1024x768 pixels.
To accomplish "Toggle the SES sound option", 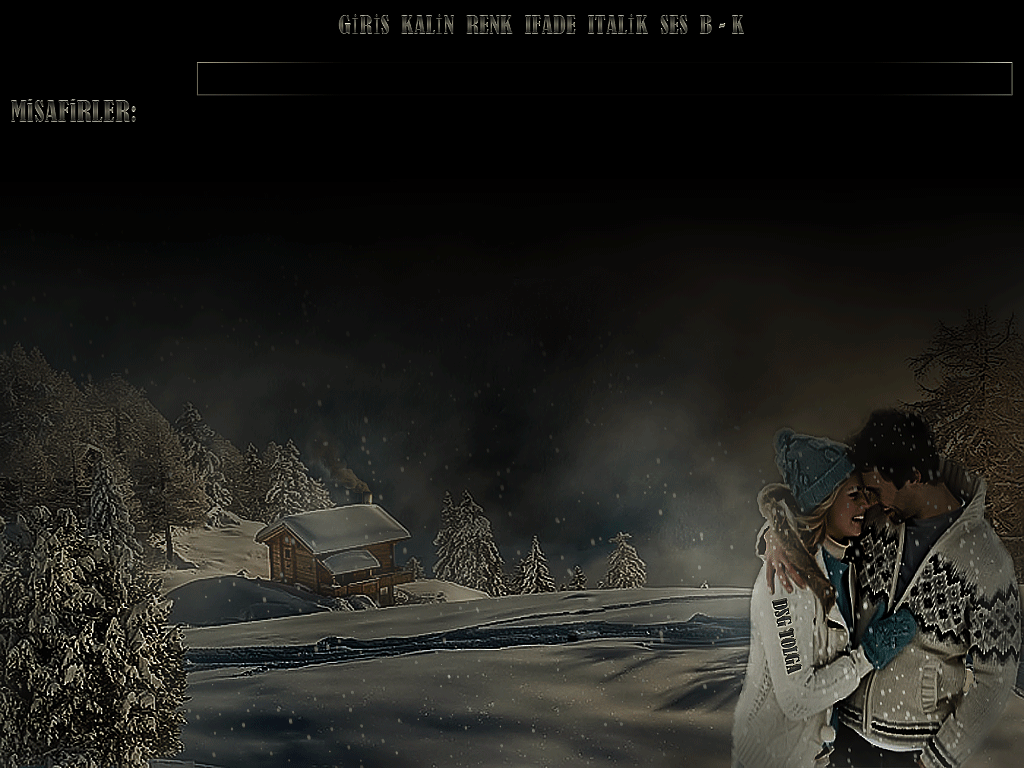I will coord(674,26).
